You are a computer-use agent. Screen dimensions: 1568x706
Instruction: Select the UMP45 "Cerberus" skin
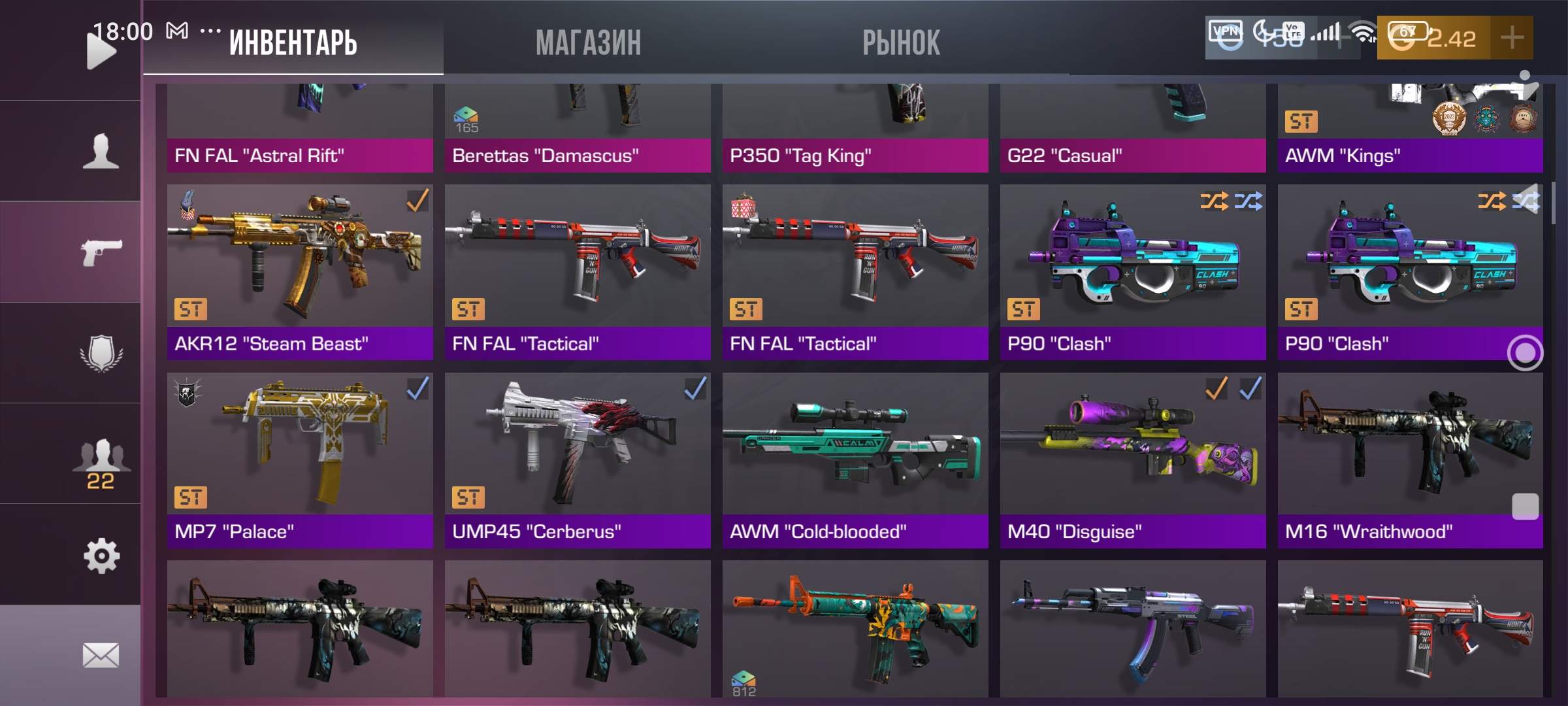[x=578, y=460]
